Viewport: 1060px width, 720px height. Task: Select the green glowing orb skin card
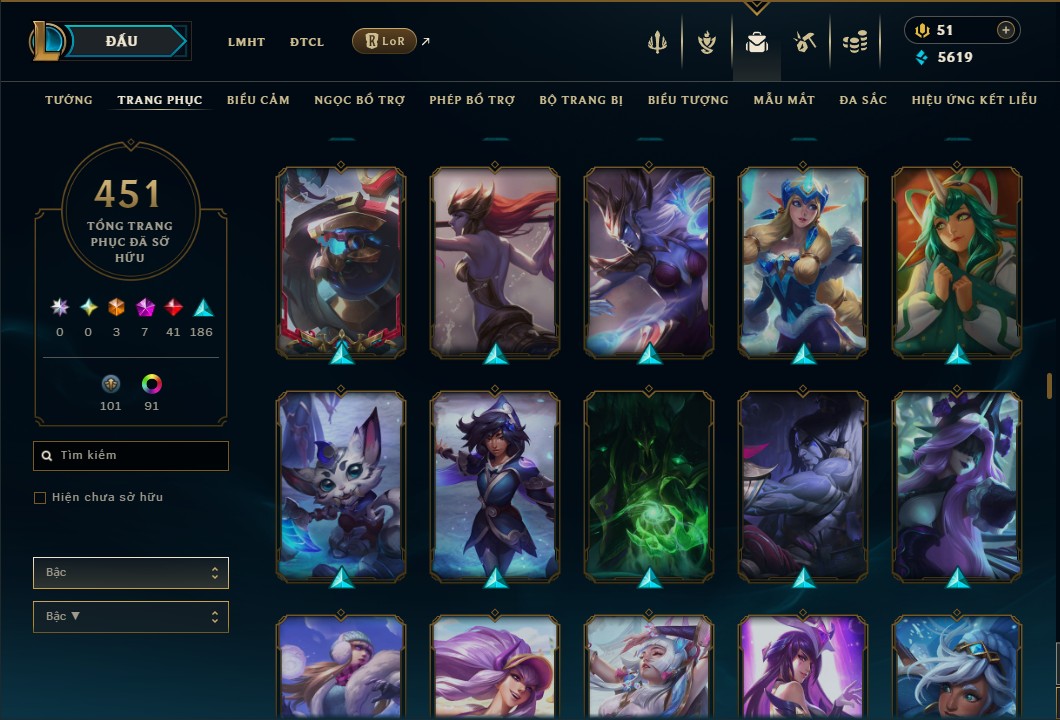[x=649, y=486]
